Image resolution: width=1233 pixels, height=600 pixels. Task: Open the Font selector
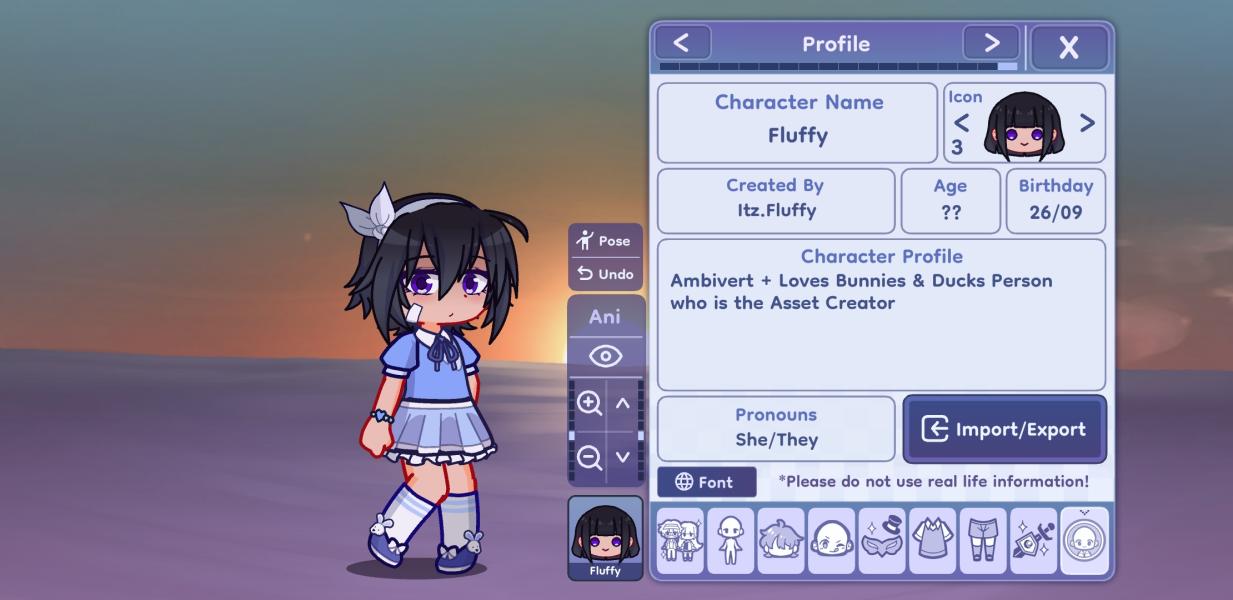706,482
